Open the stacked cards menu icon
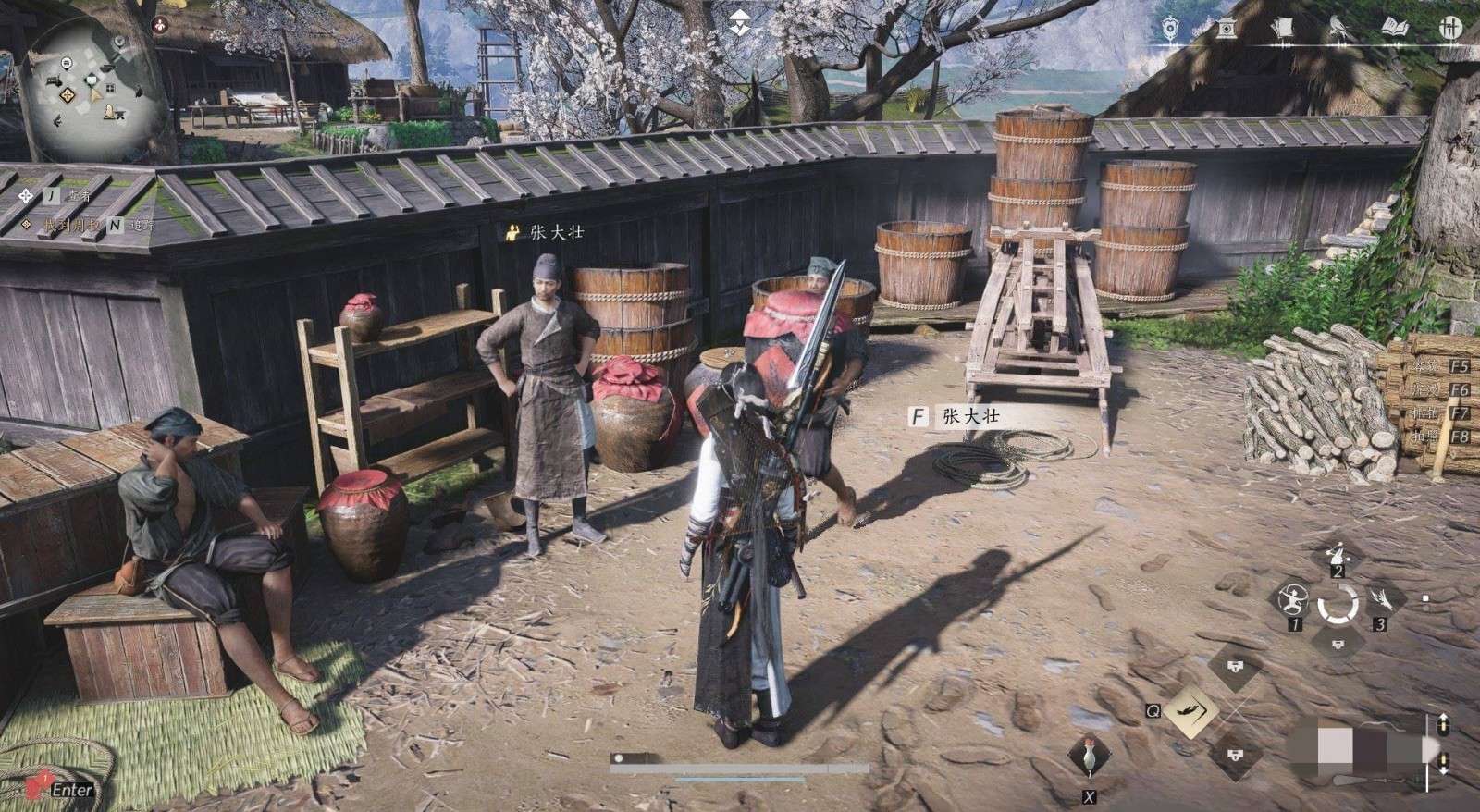This screenshot has height=812, width=1480. click(x=1281, y=29)
